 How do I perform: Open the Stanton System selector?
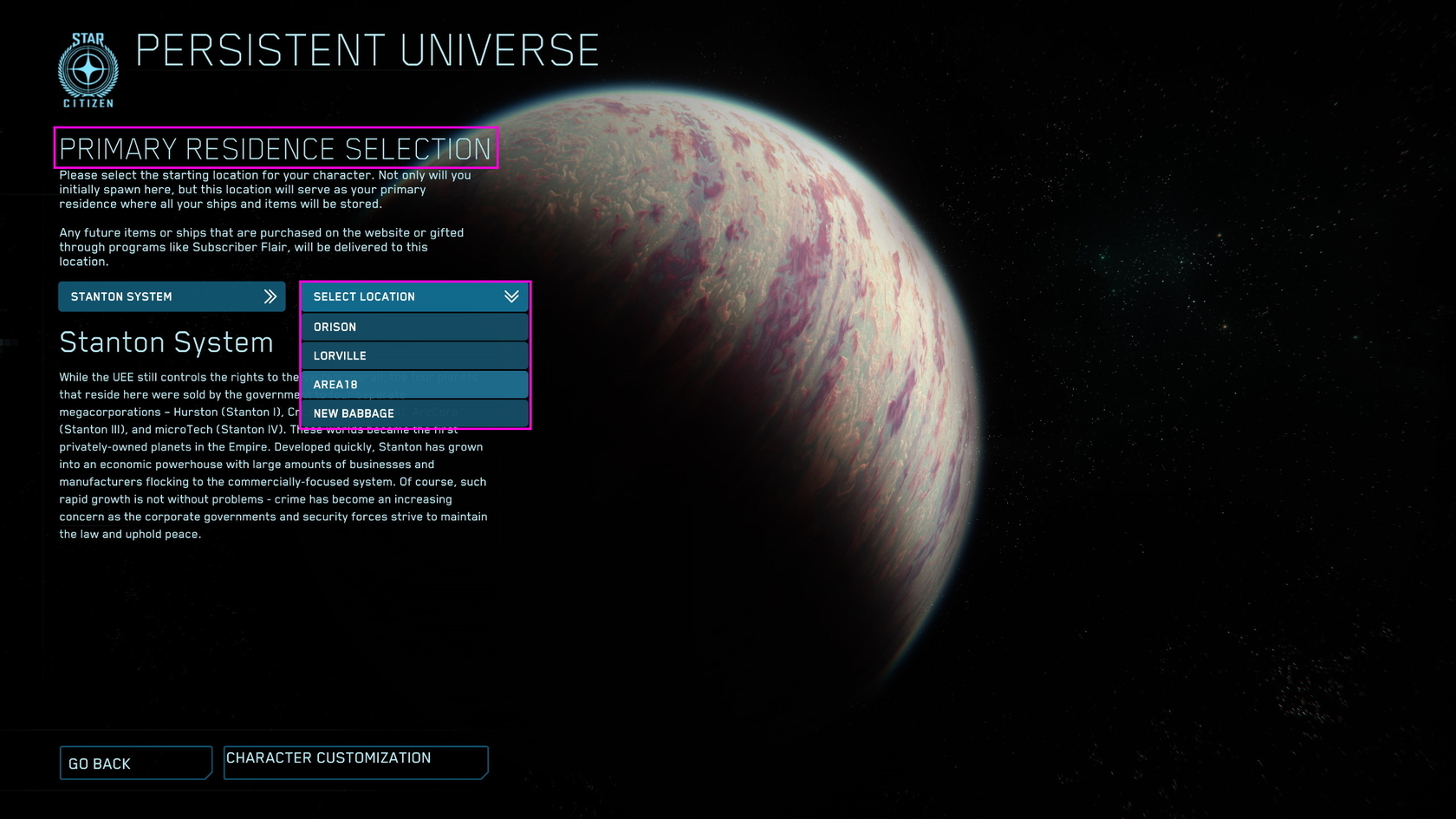[171, 296]
